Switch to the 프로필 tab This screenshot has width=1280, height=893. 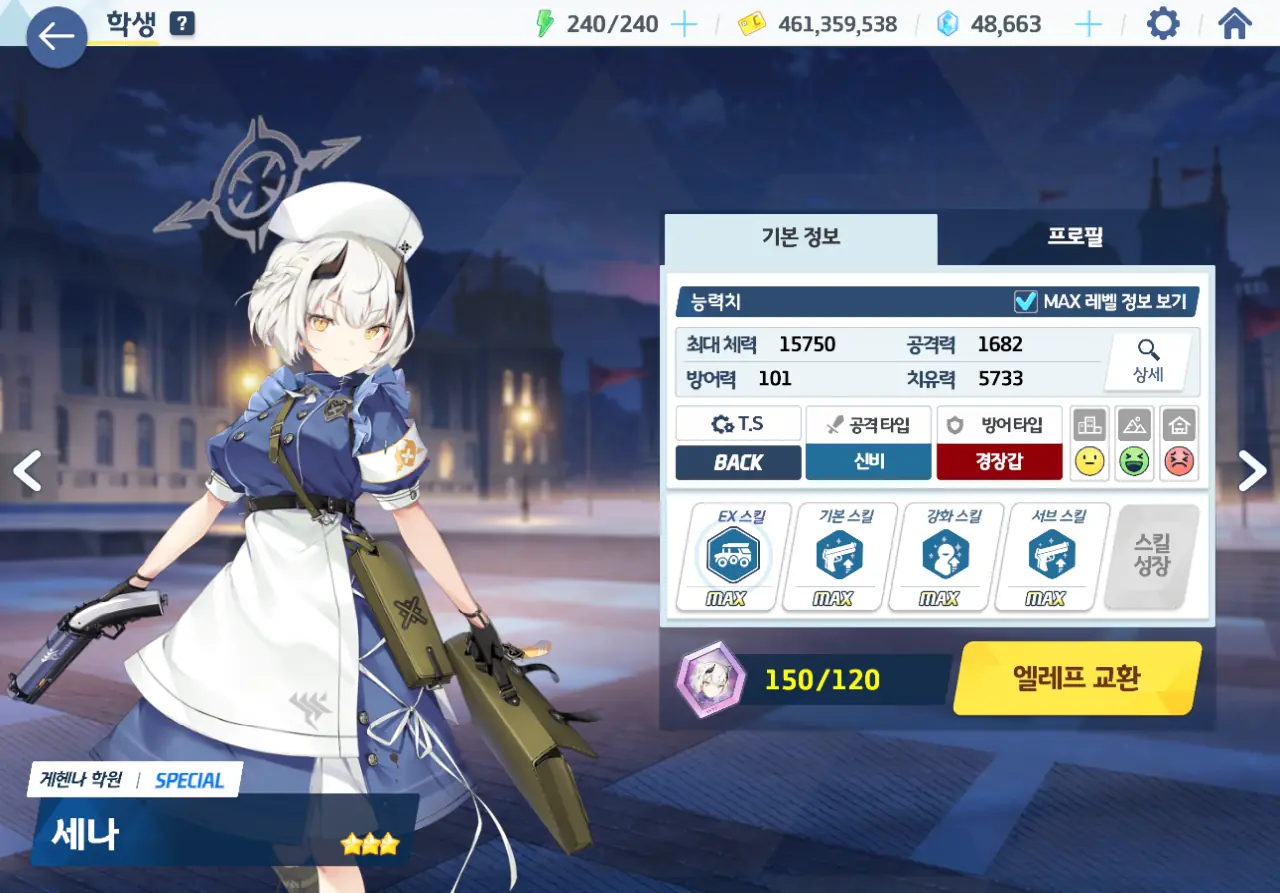pos(1075,238)
